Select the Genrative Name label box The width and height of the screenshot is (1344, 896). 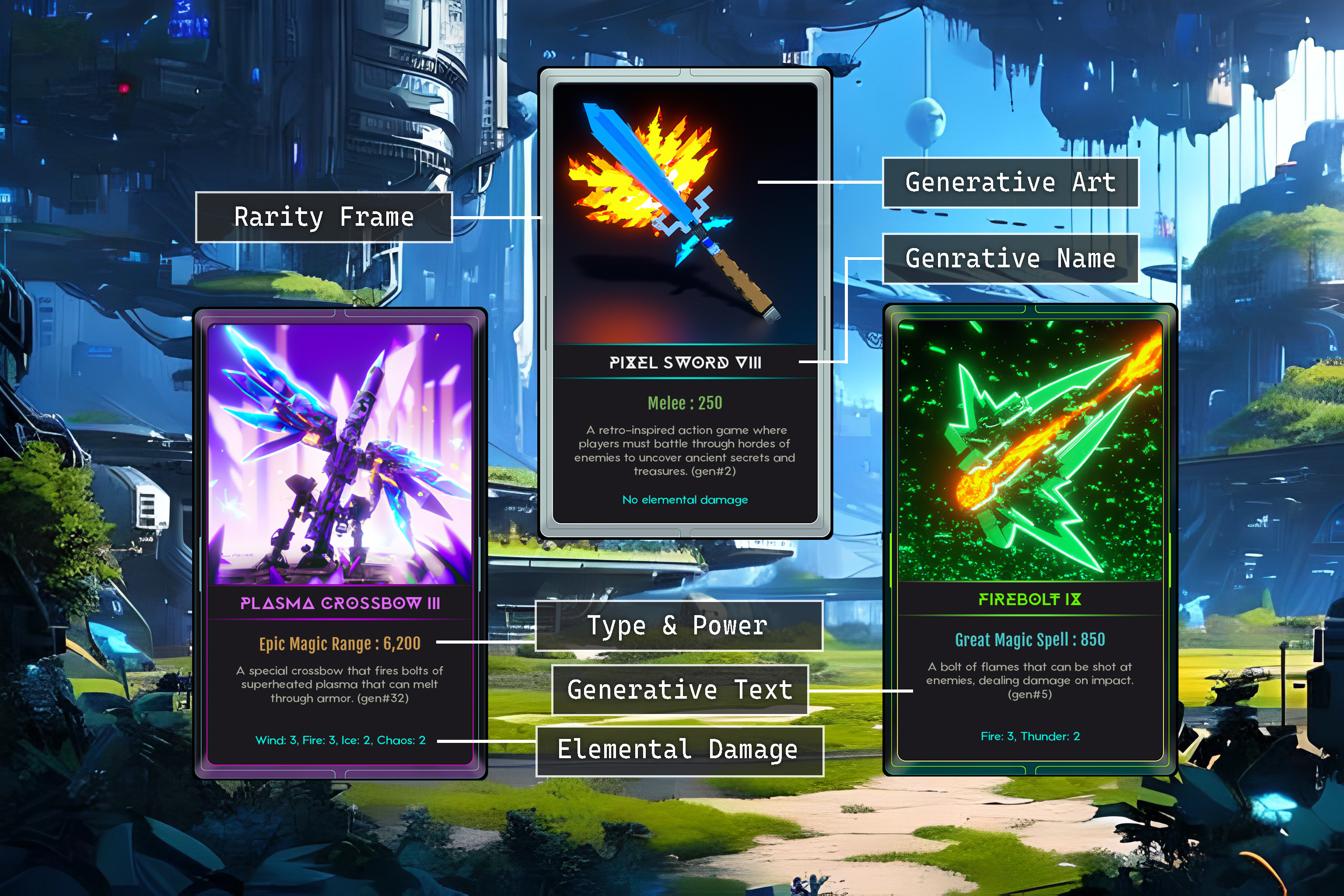tap(1010, 258)
